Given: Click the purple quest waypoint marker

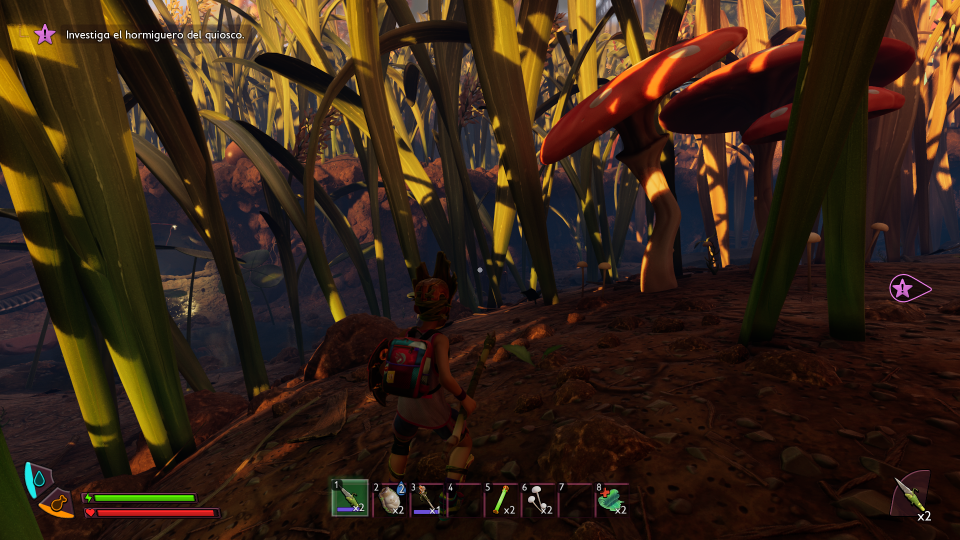Looking at the screenshot, I should pos(904,289).
